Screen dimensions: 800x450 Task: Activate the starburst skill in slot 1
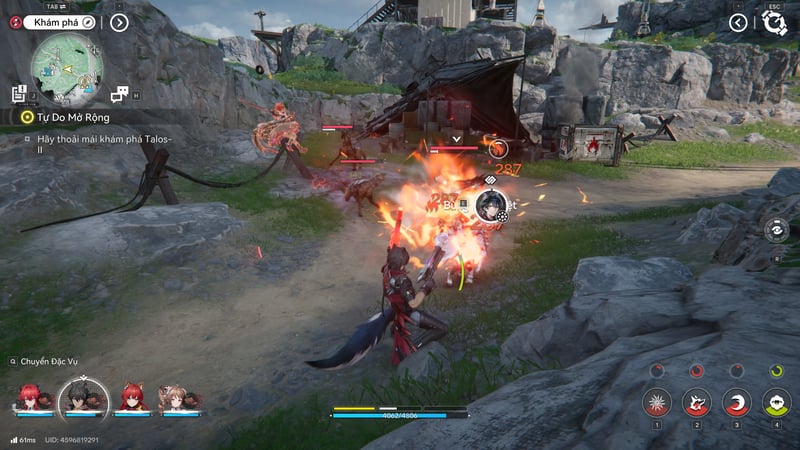pyautogui.click(x=656, y=402)
